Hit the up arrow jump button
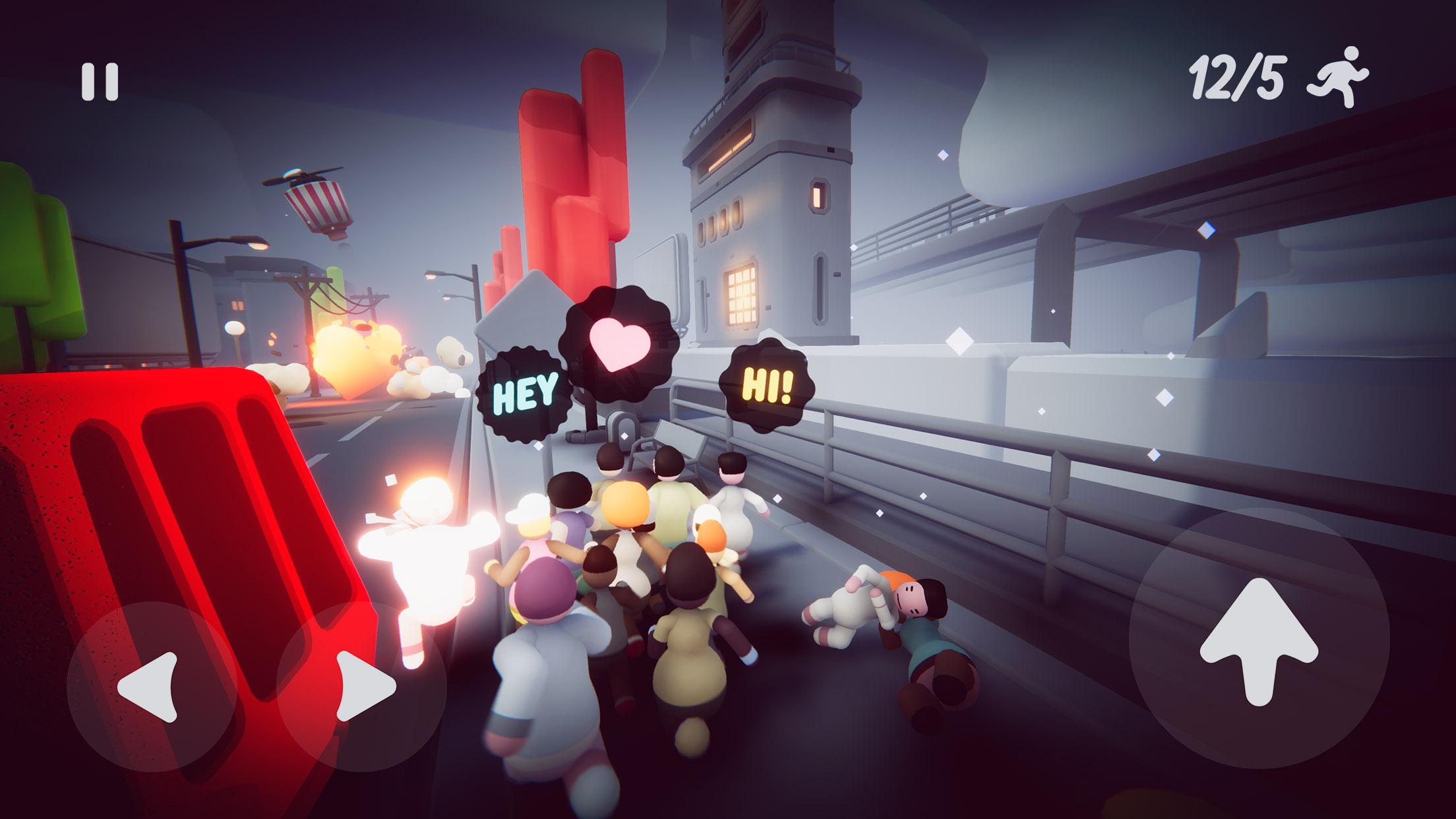The image size is (1456, 819). tap(1259, 638)
